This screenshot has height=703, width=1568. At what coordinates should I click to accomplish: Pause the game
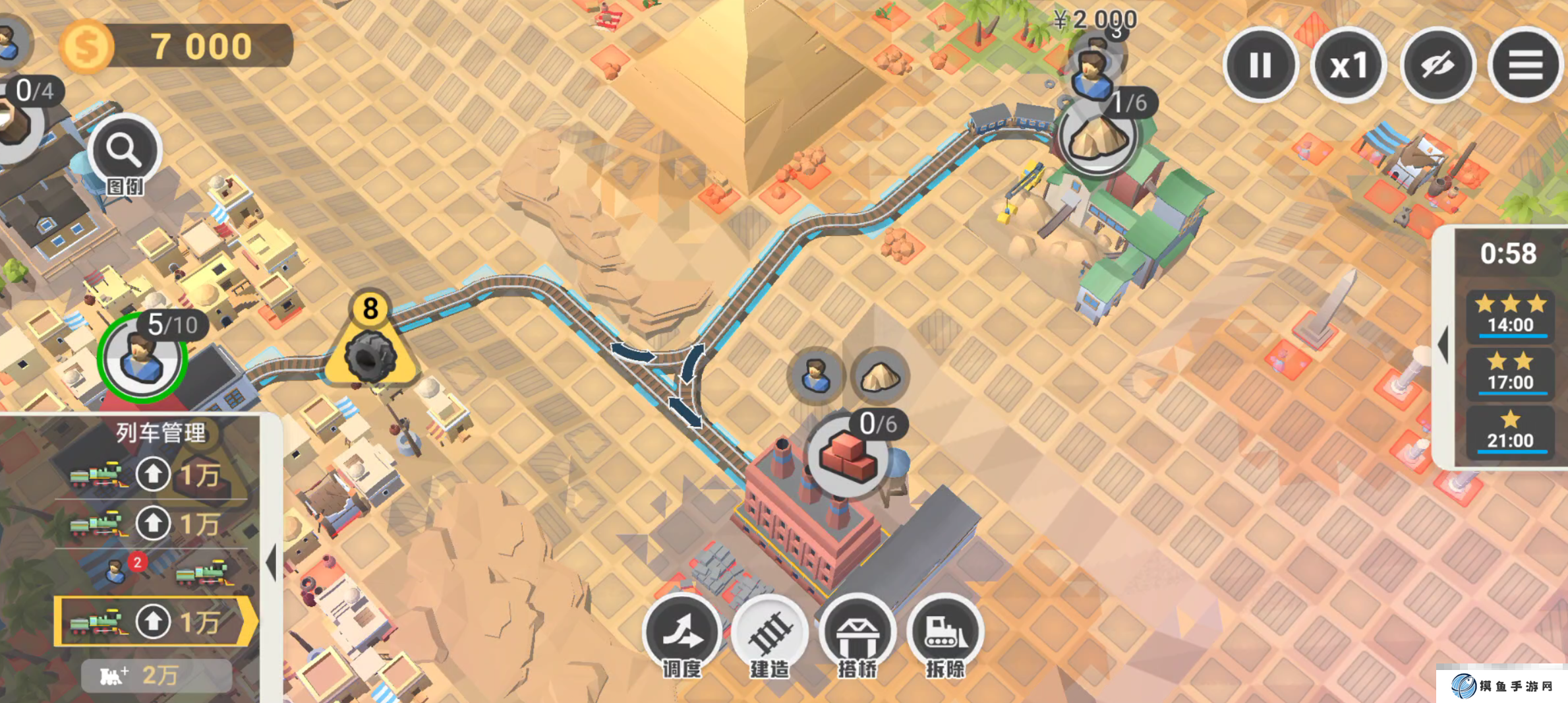(x=1260, y=65)
